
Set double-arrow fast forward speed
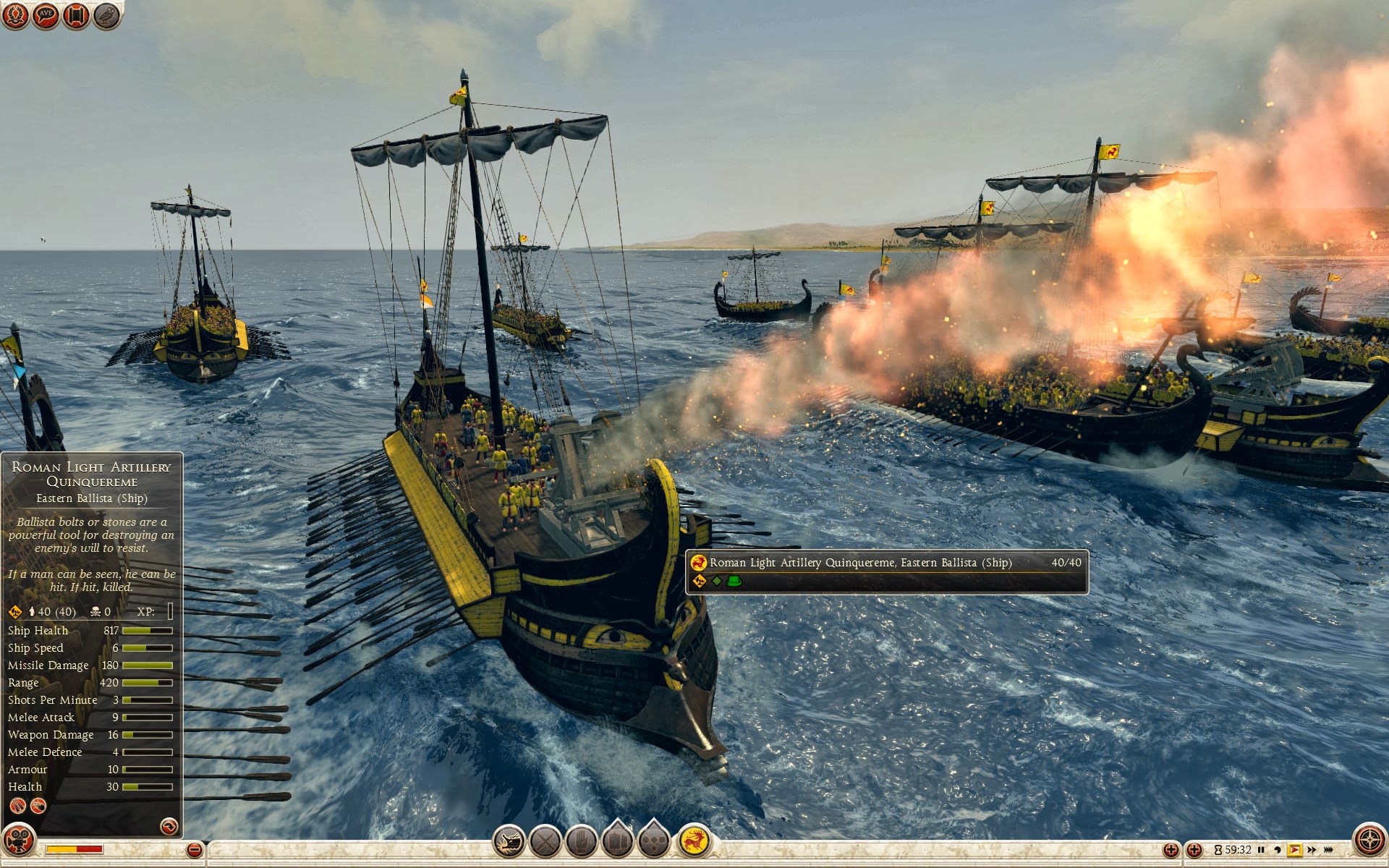tap(1312, 850)
